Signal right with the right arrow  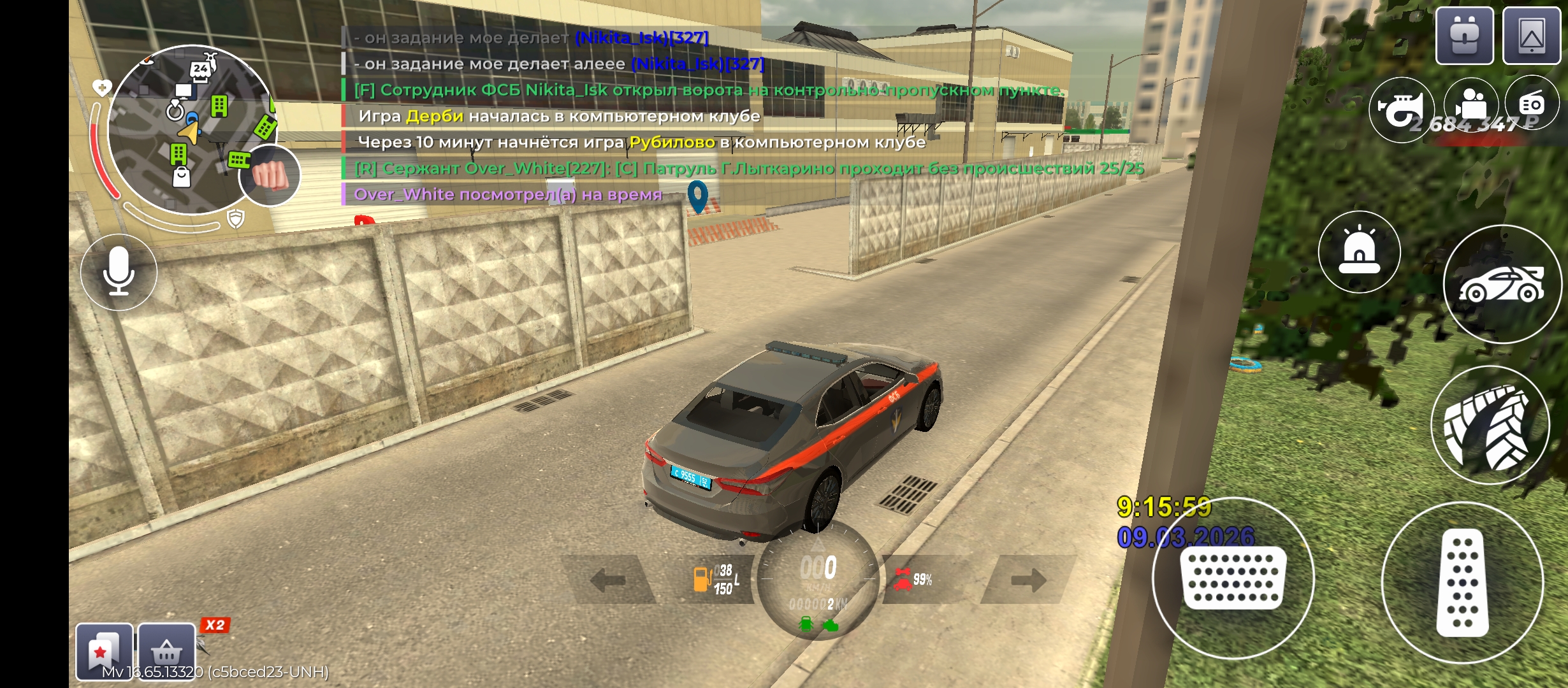1027,580
